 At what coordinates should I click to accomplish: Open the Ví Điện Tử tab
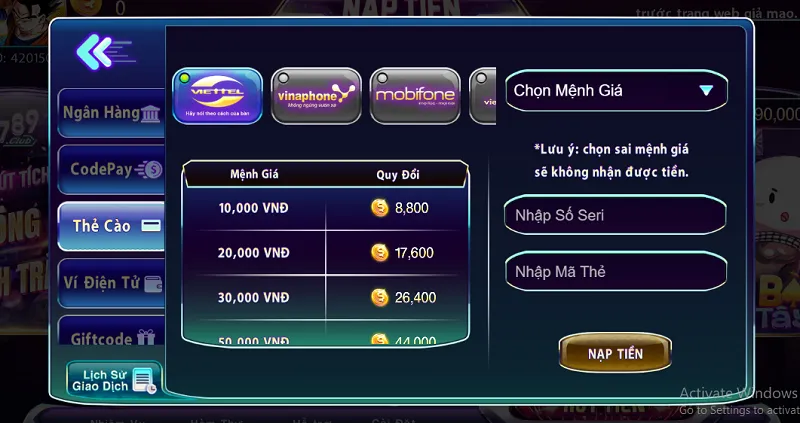(x=110, y=283)
